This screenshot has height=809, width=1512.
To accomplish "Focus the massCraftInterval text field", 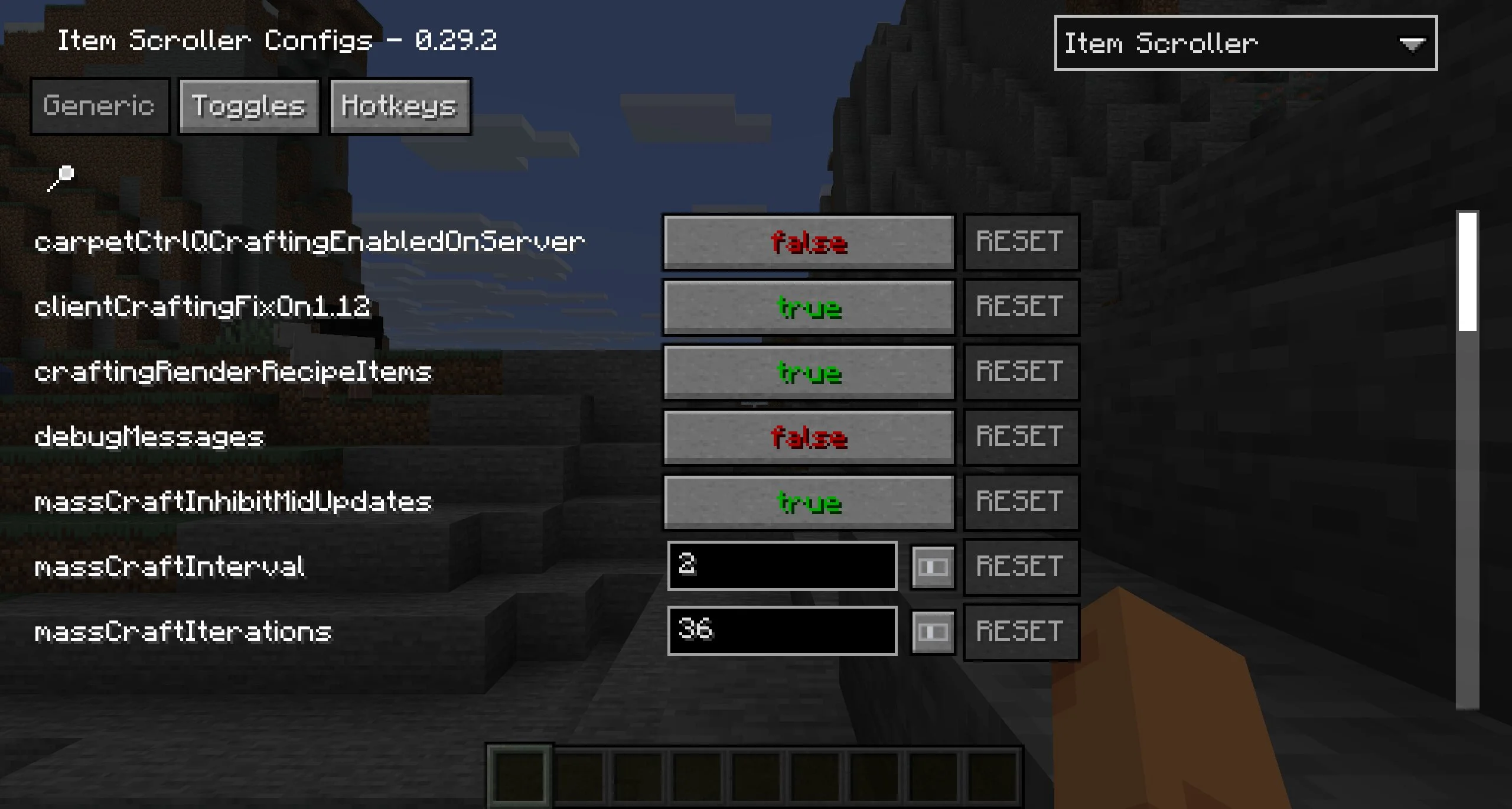I will click(782, 566).
